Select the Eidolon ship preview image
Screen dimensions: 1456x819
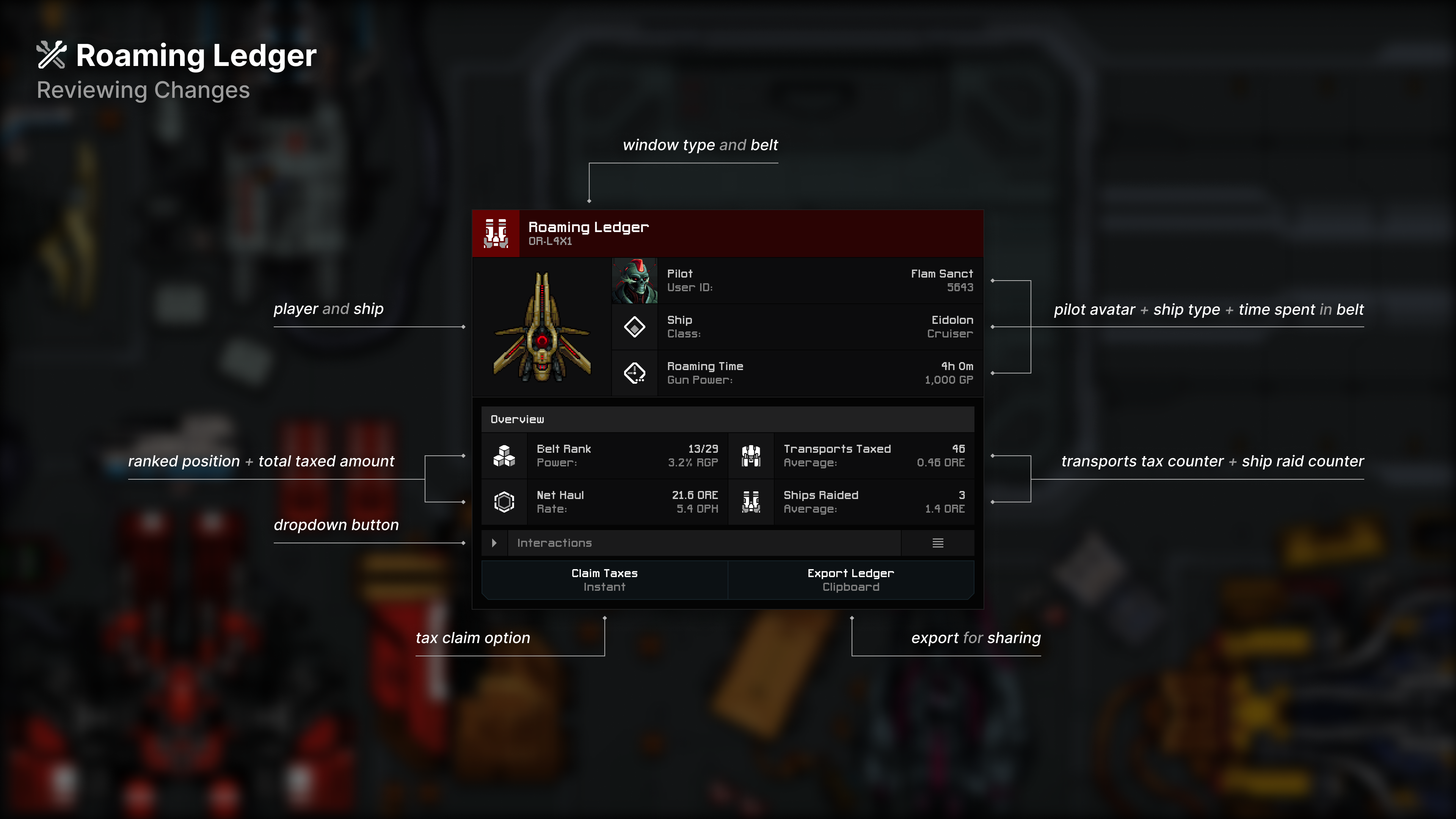pos(542,327)
